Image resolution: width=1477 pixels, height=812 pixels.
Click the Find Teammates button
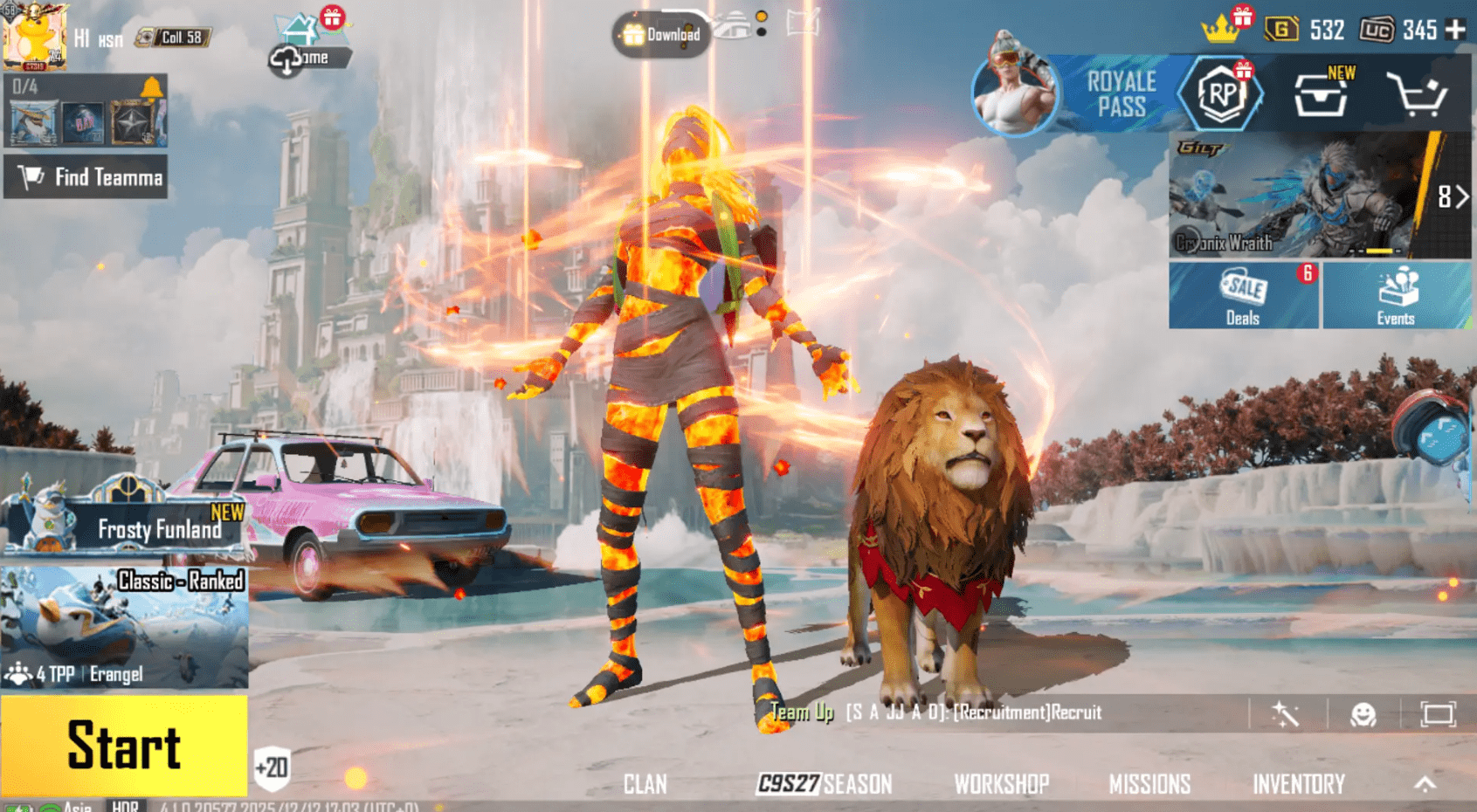[85, 178]
